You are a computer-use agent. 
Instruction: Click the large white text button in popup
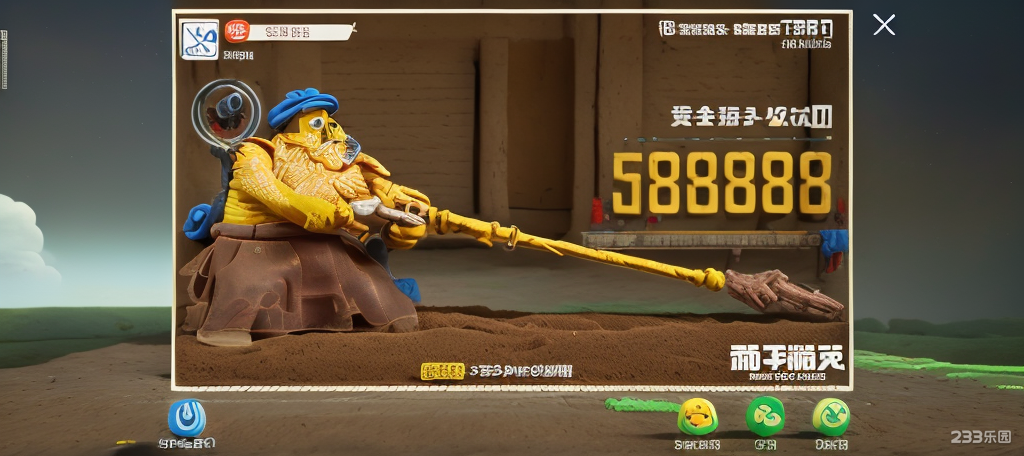pos(787,358)
